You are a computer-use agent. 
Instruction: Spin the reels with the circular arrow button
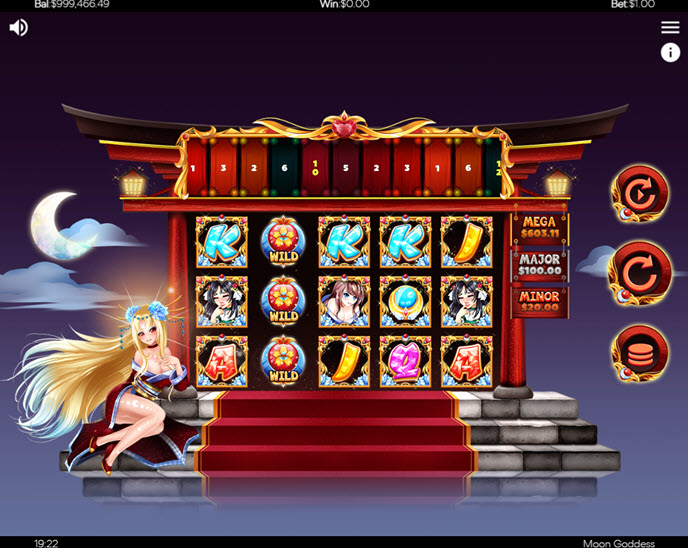tap(640, 273)
